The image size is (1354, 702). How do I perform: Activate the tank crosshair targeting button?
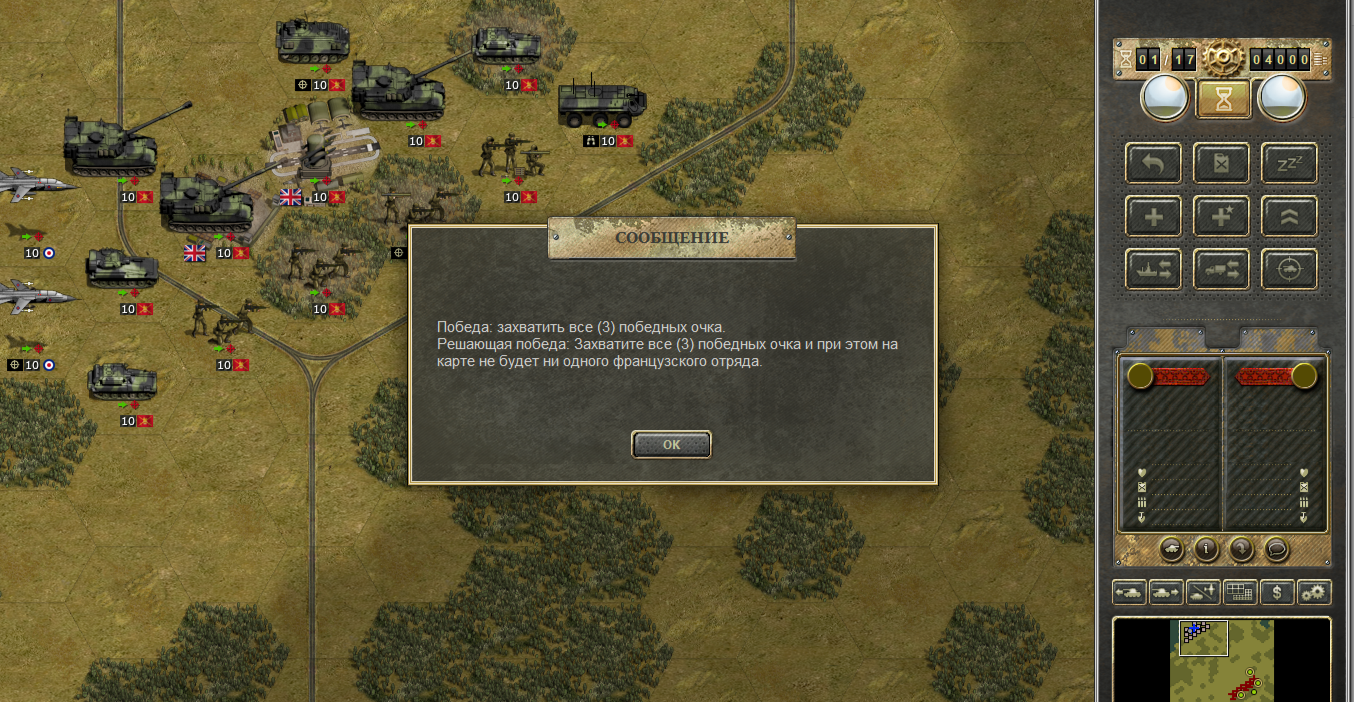pyautogui.click(x=1289, y=269)
